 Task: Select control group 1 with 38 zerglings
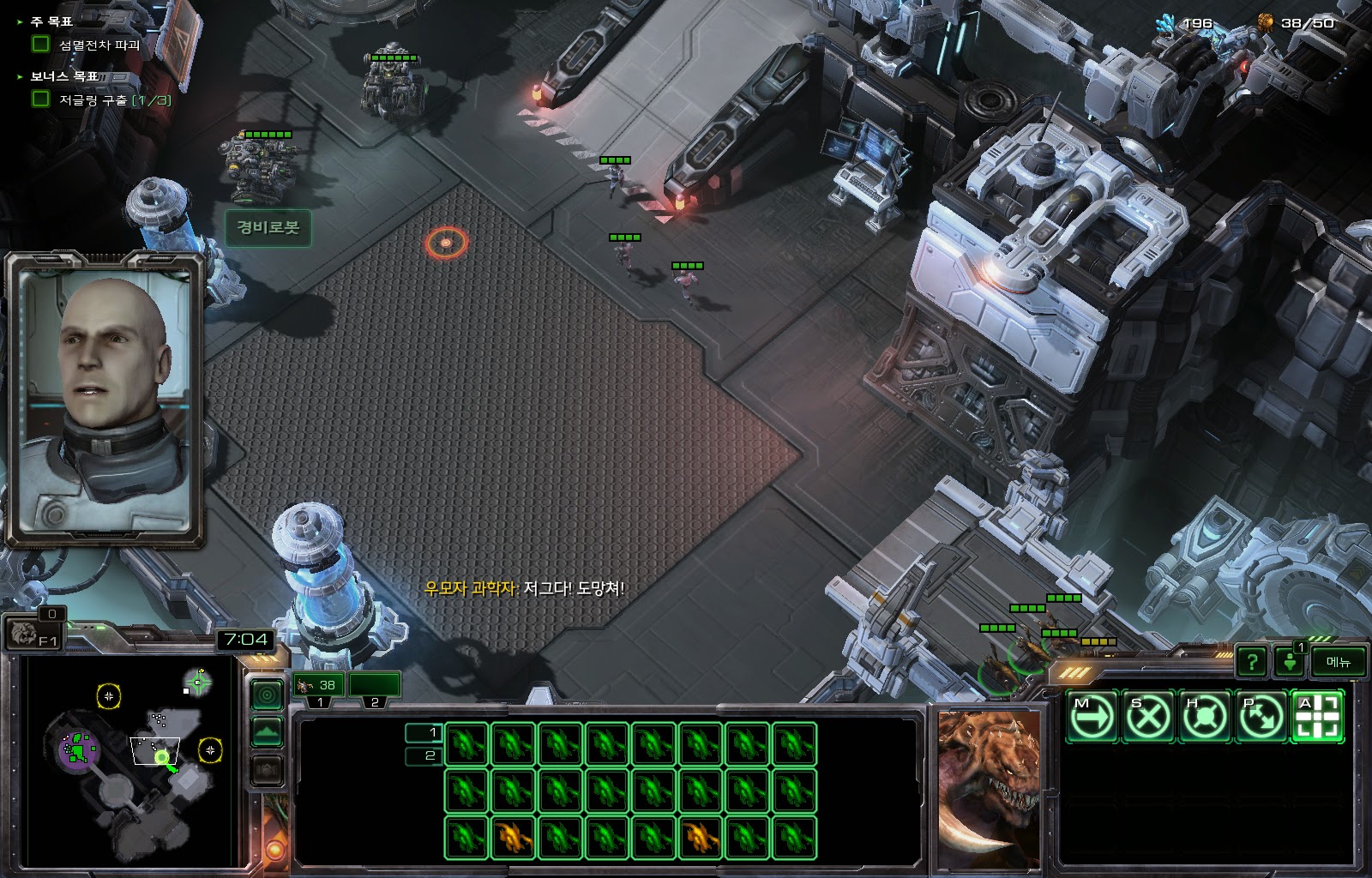(x=318, y=685)
